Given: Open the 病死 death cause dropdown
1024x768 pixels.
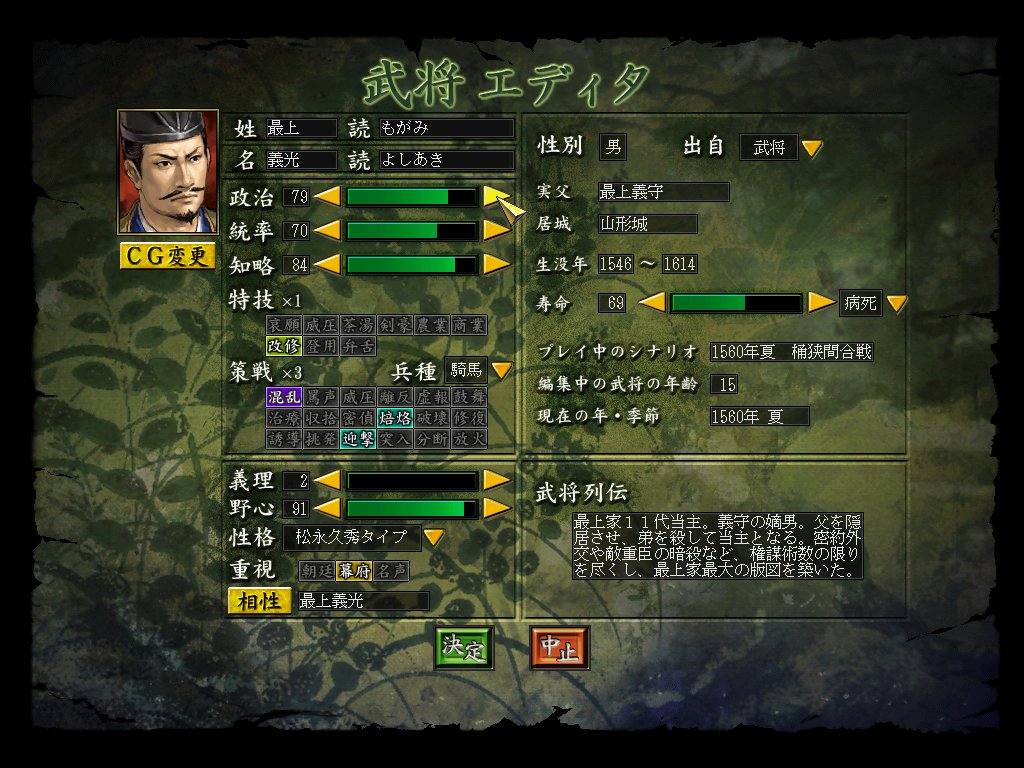Looking at the screenshot, I should coord(896,303).
